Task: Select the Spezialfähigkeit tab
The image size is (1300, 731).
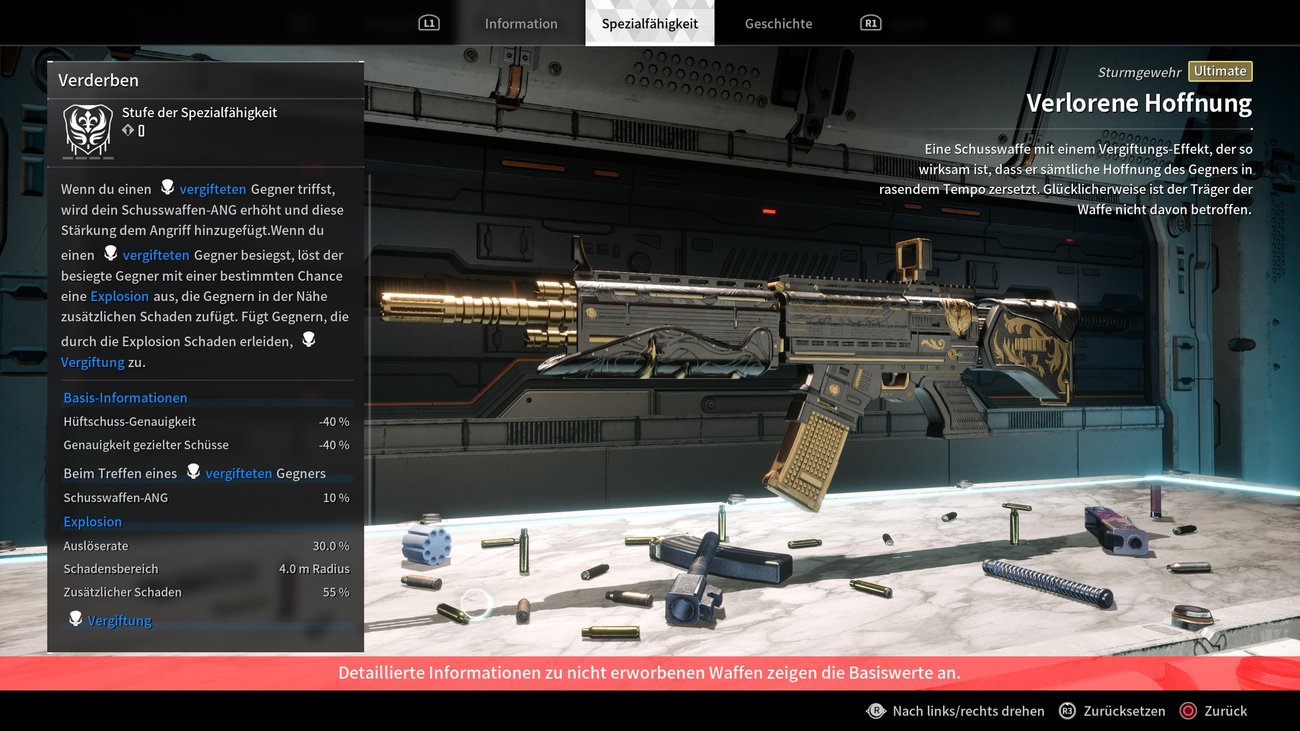Action: (x=650, y=24)
